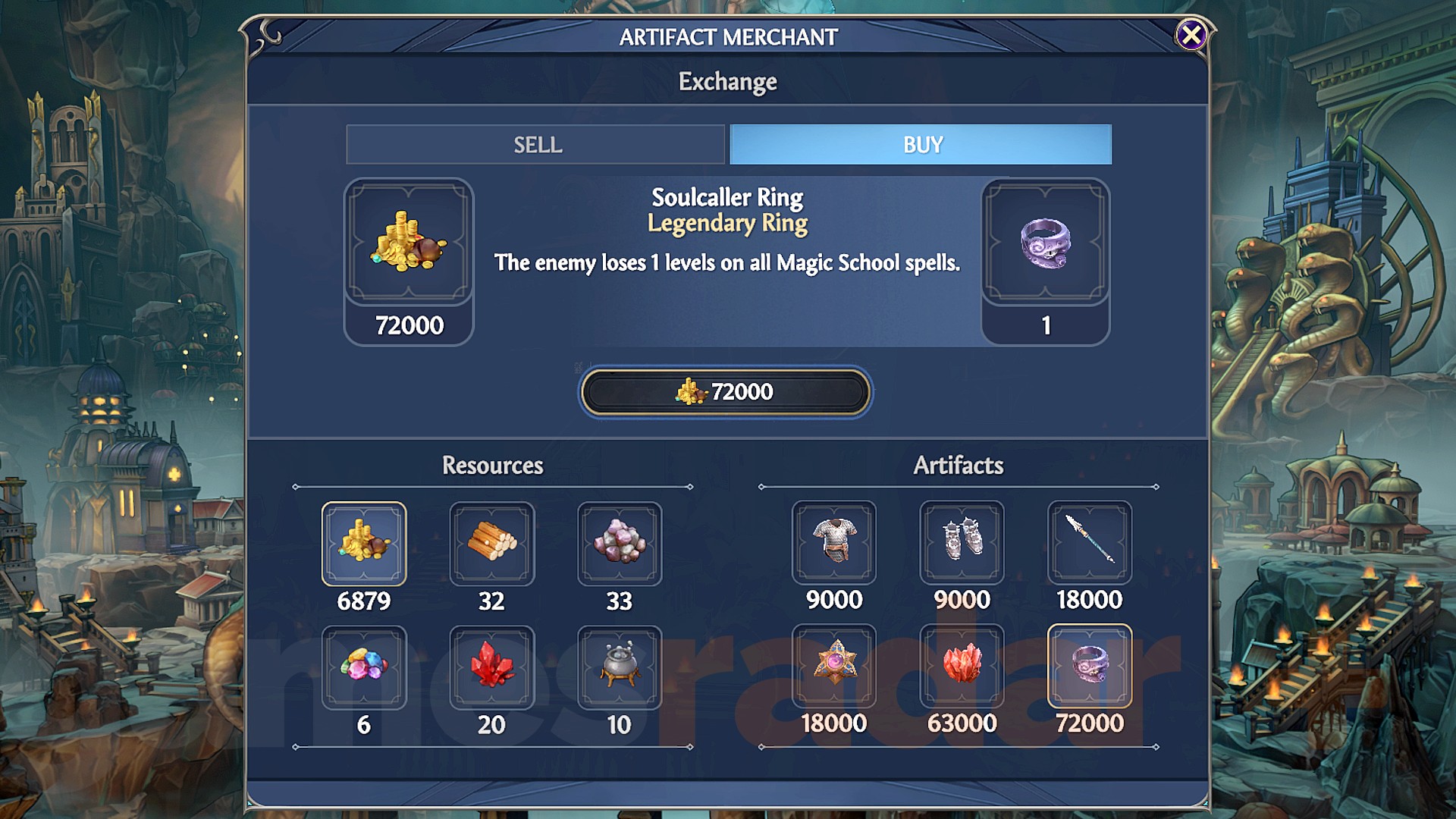Select the mercury cauldron resource icon
Image resolution: width=1456 pixels, height=819 pixels.
[620, 667]
